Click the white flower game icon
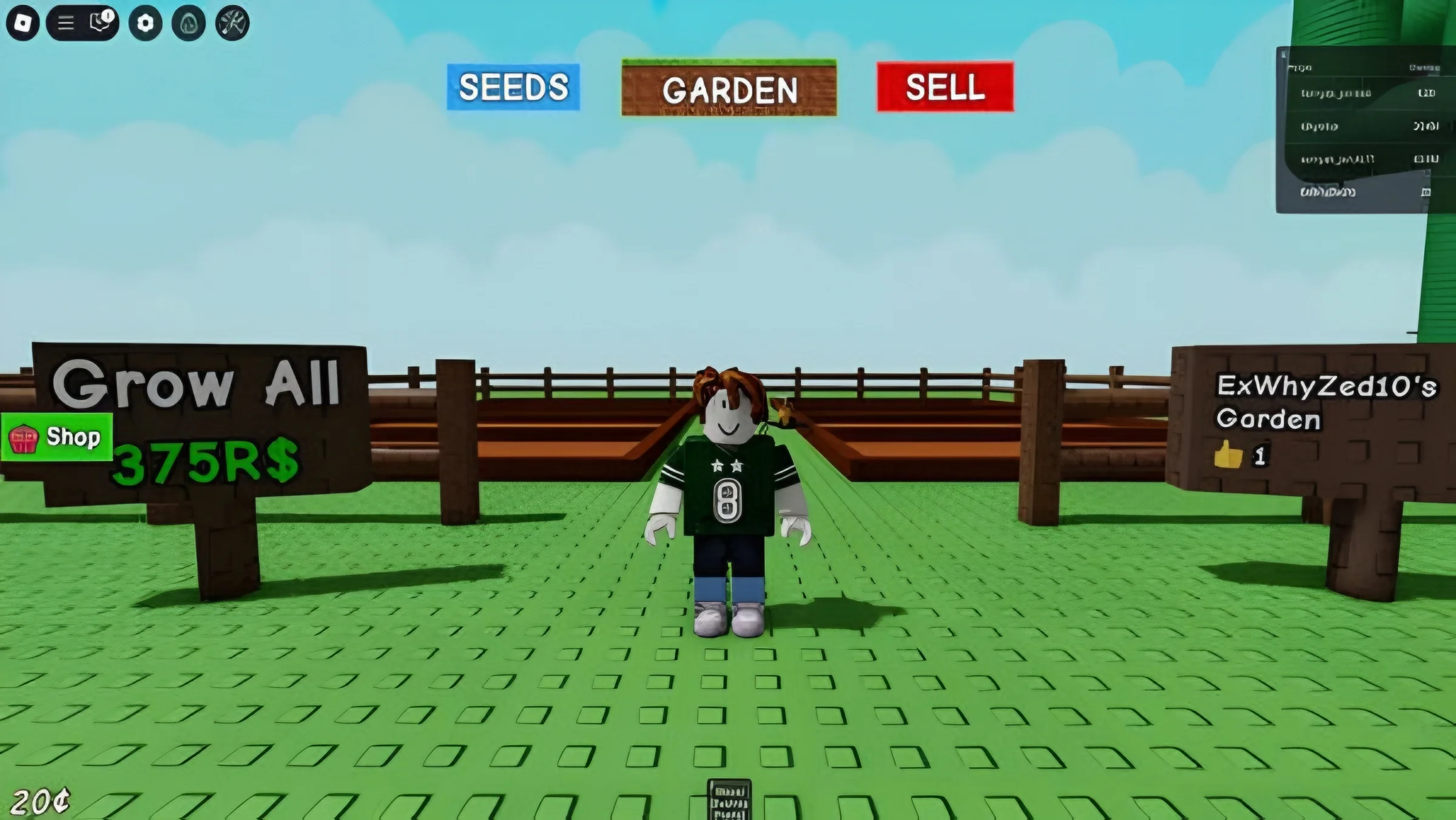This screenshot has width=1456, height=820. [146, 22]
